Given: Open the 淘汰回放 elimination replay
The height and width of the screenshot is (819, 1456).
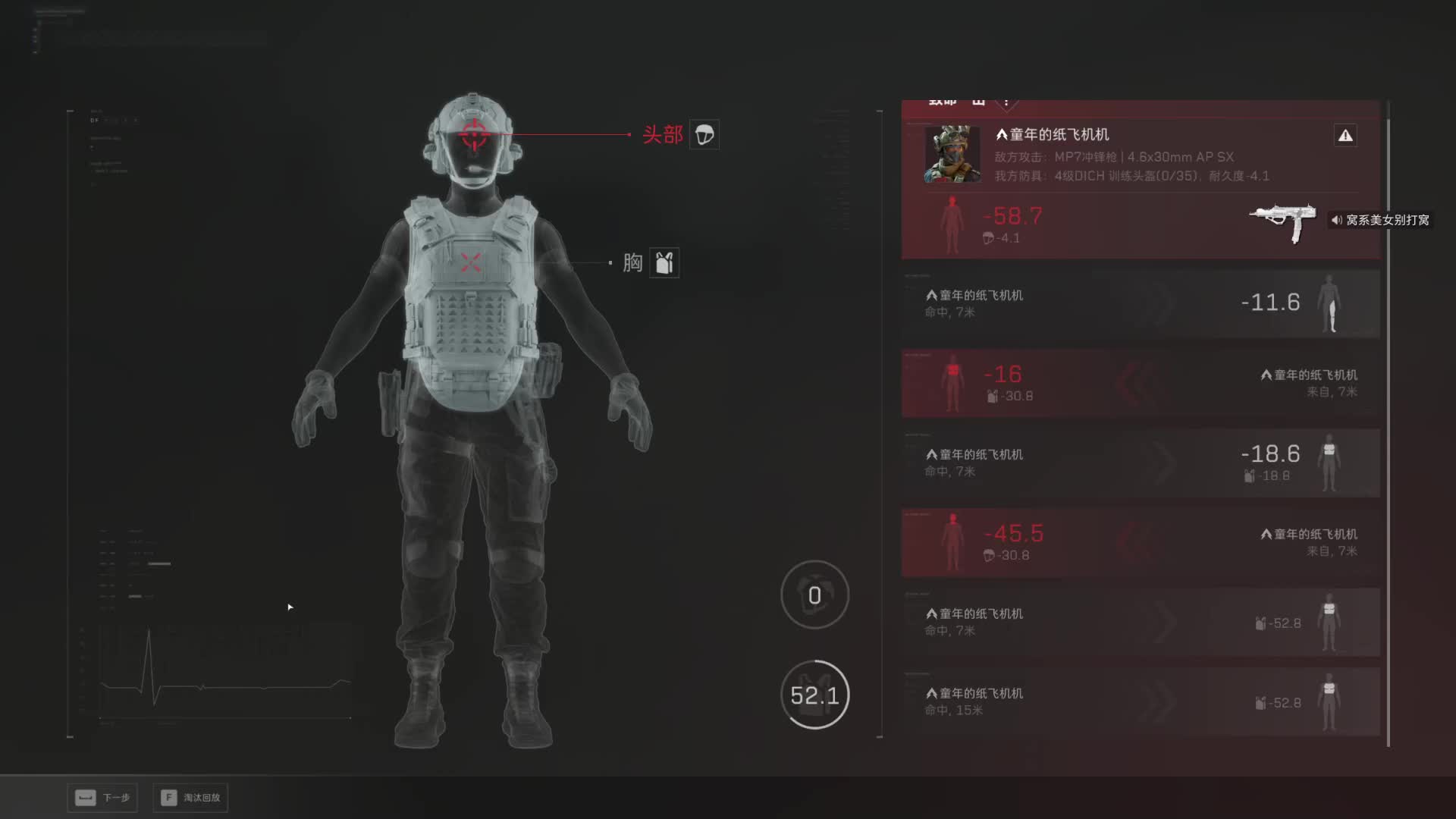Looking at the screenshot, I should [190, 798].
